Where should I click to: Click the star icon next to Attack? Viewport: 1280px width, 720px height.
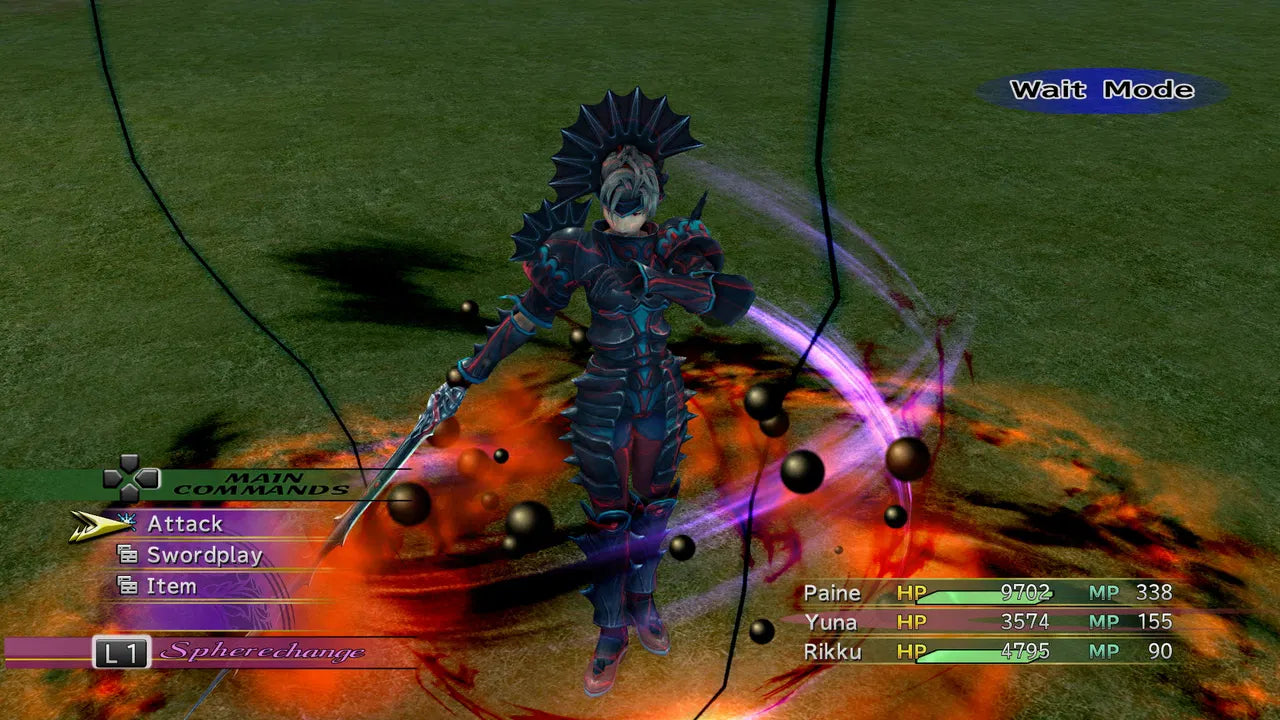pyautogui.click(x=124, y=518)
